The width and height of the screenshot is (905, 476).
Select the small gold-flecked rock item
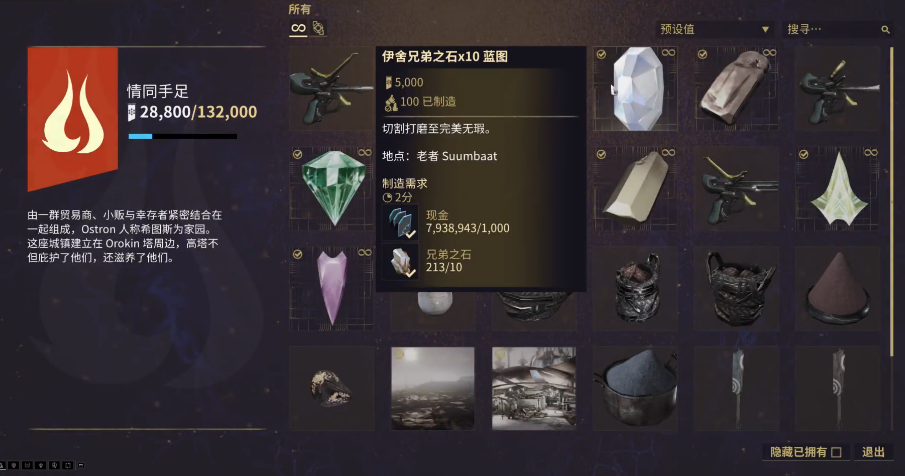331,387
